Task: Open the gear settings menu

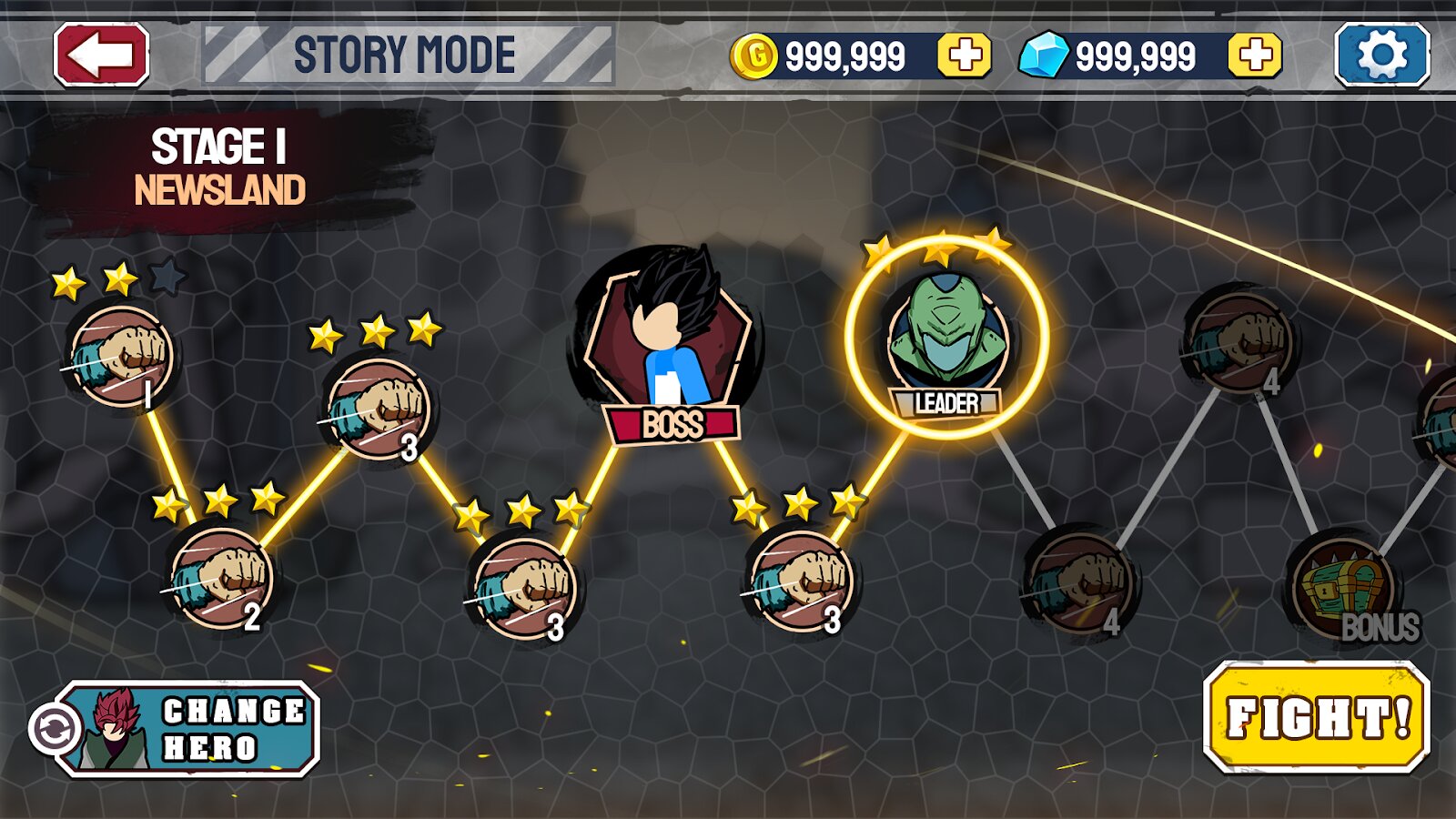Action: point(1381,55)
